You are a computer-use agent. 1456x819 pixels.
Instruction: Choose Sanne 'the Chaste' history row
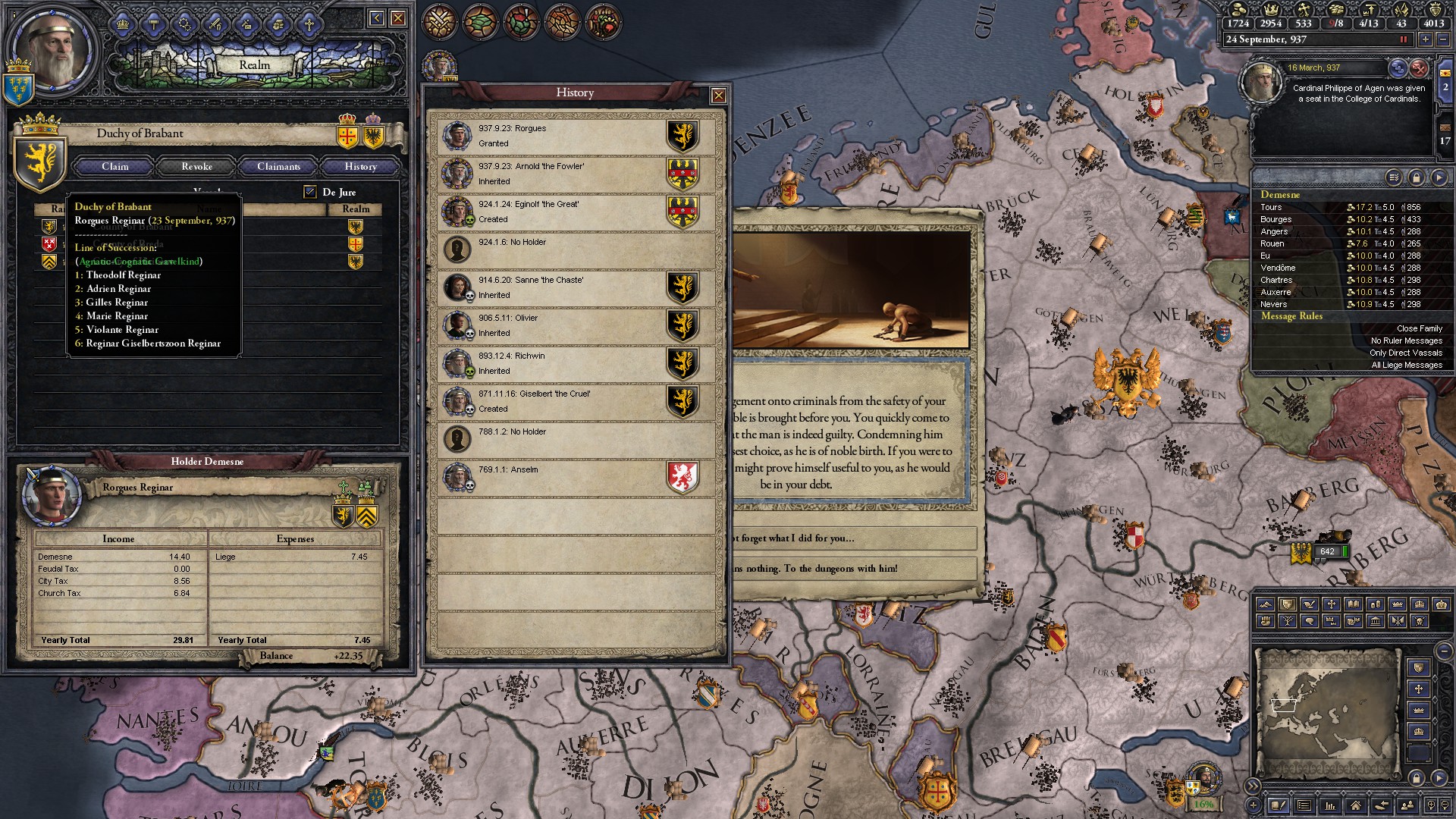pyautogui.click(x=575, y=288)
